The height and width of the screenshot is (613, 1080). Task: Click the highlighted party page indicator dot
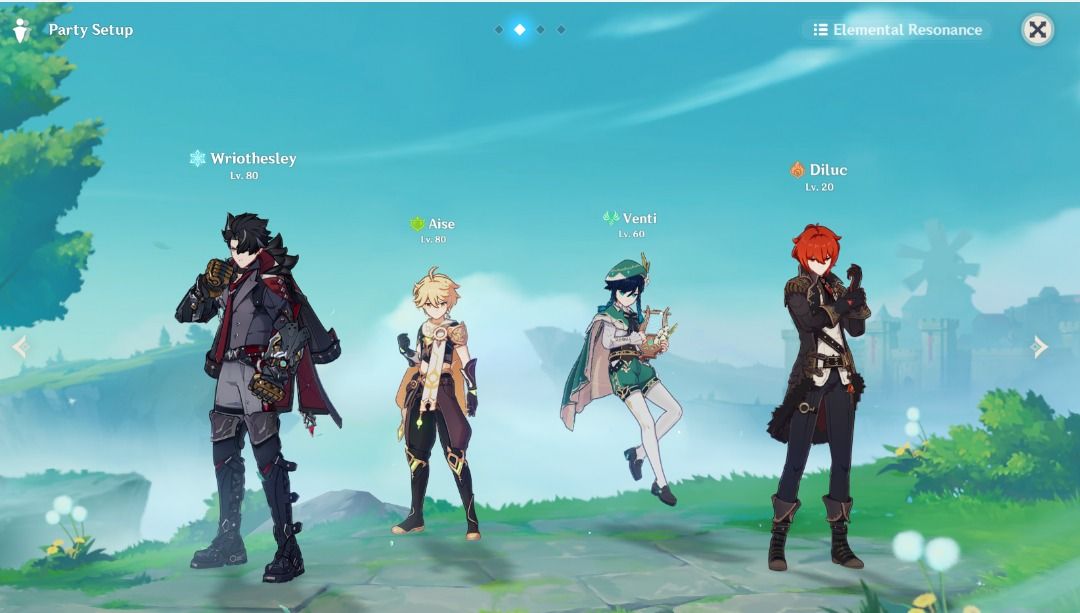coord(519,30)
